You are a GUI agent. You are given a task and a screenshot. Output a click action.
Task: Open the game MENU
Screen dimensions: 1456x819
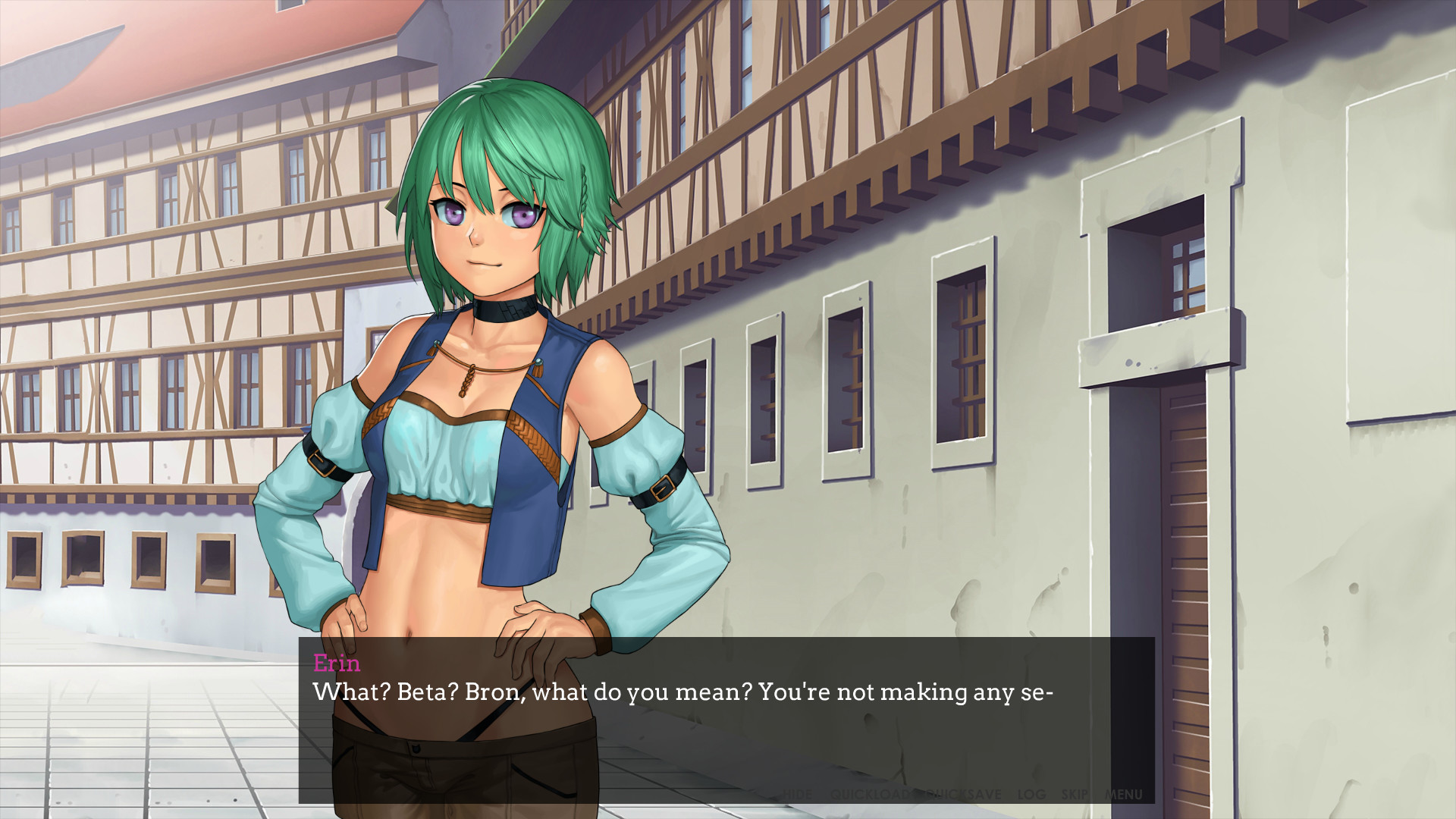point(1123,795)
